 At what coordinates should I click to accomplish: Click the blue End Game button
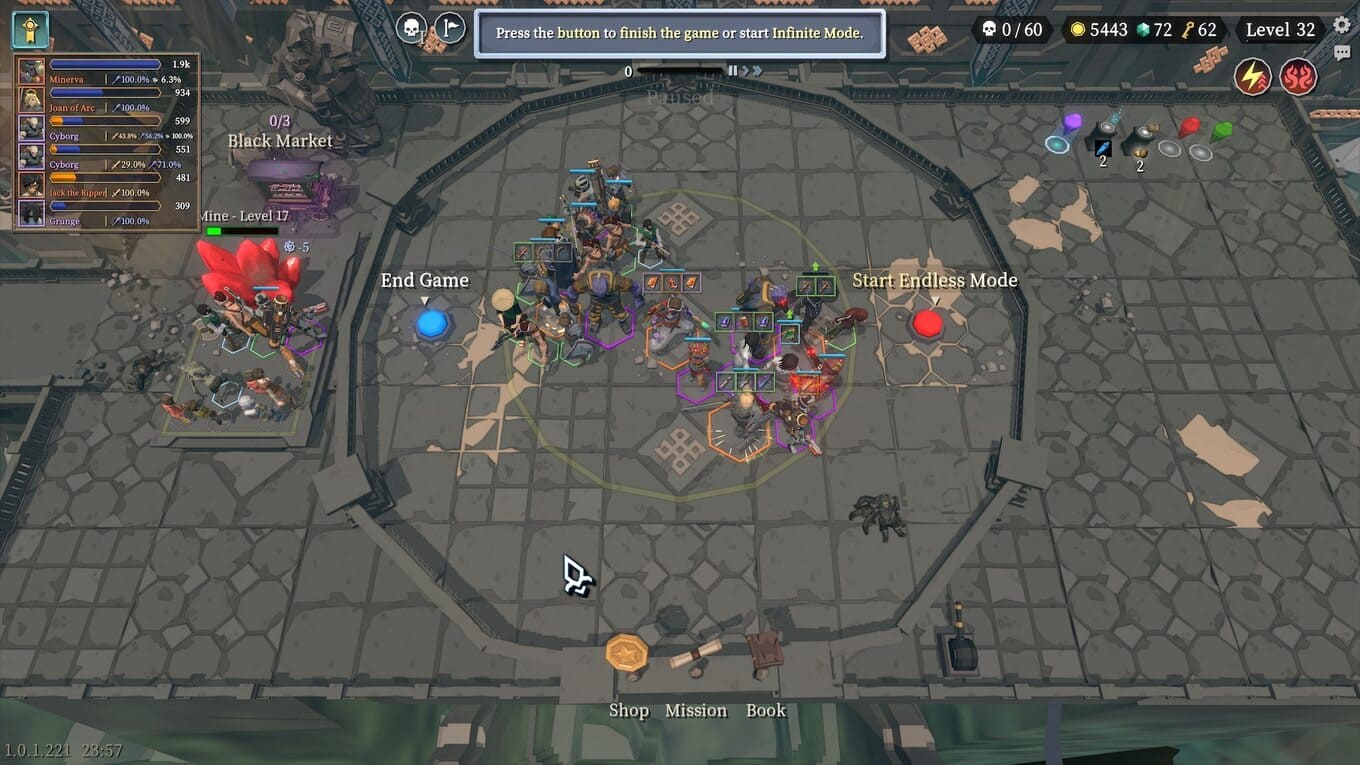431,323
